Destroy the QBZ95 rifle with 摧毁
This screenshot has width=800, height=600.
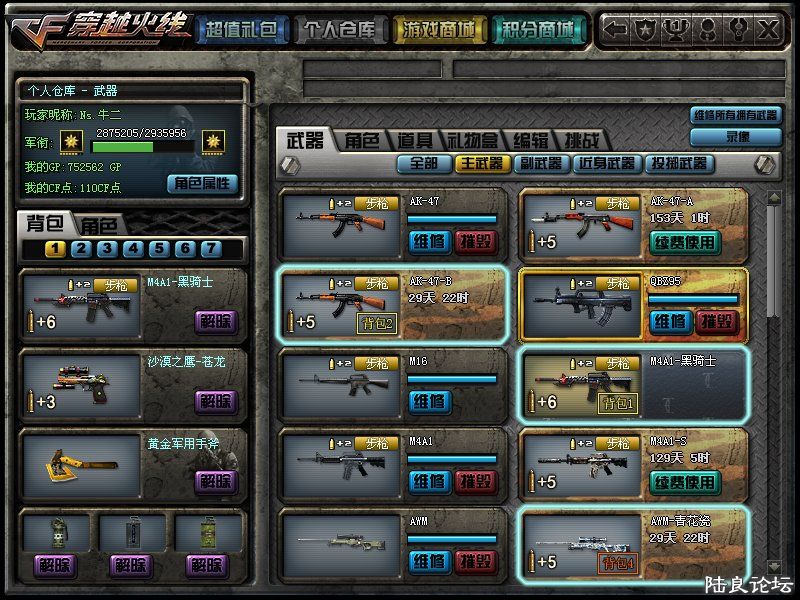(717, 322)
